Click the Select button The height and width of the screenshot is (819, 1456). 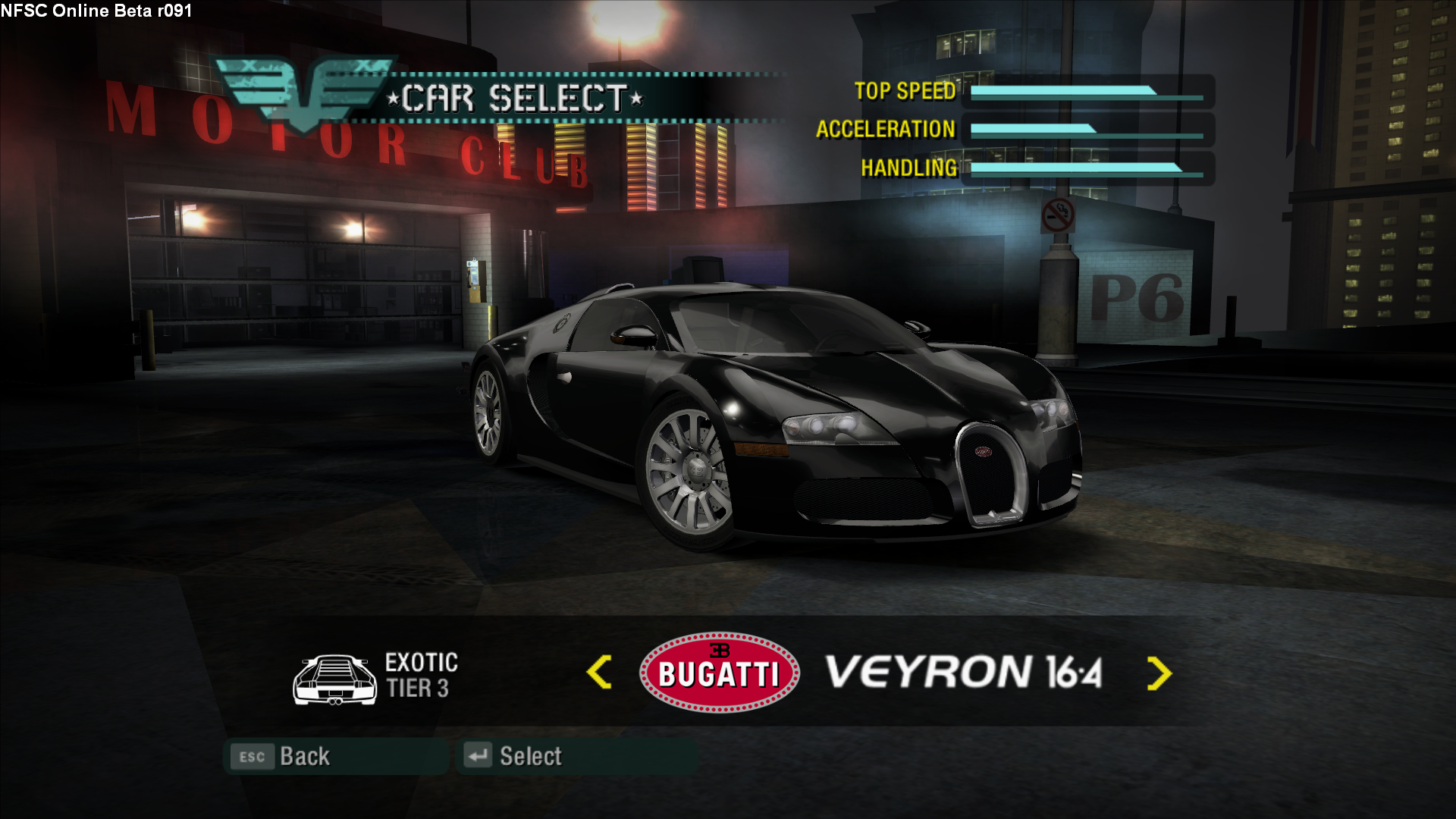point(531,755)
